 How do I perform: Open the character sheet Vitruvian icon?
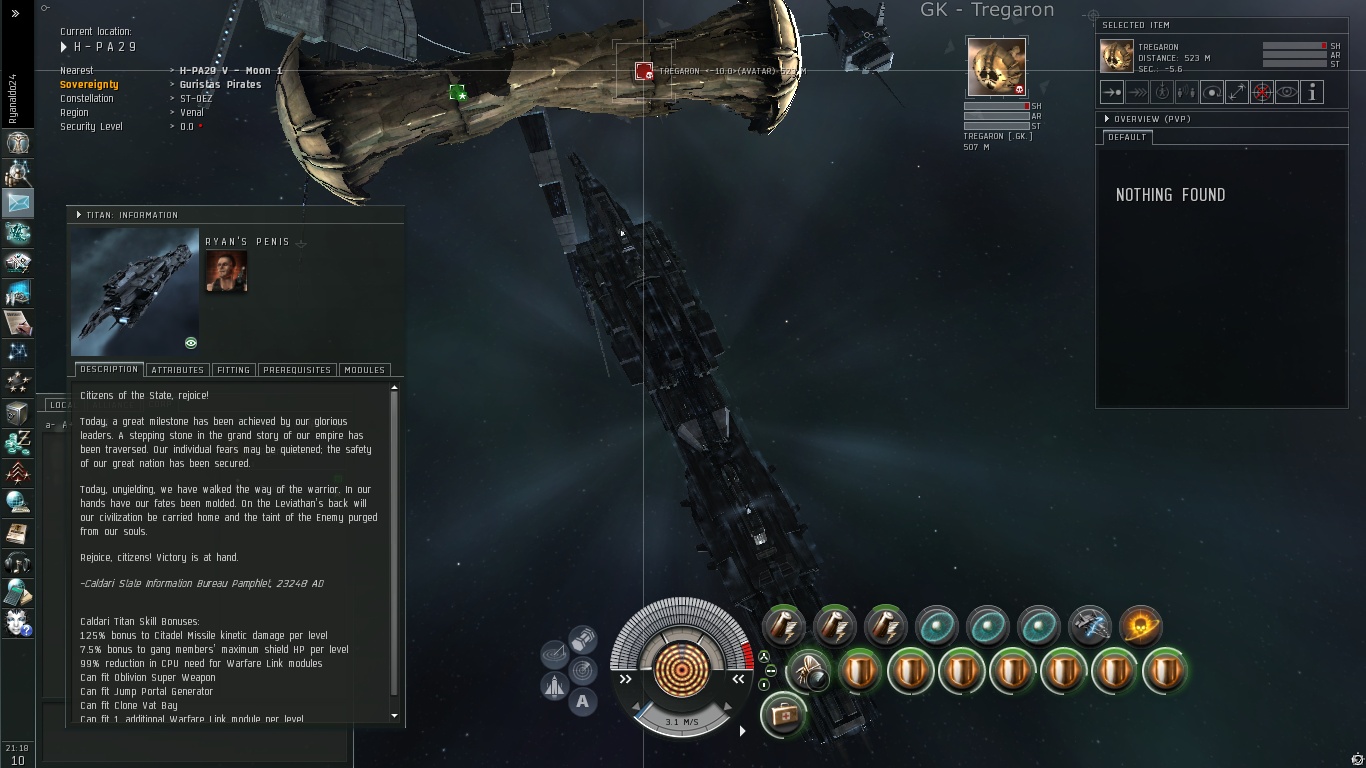click(x=18, y=143)
